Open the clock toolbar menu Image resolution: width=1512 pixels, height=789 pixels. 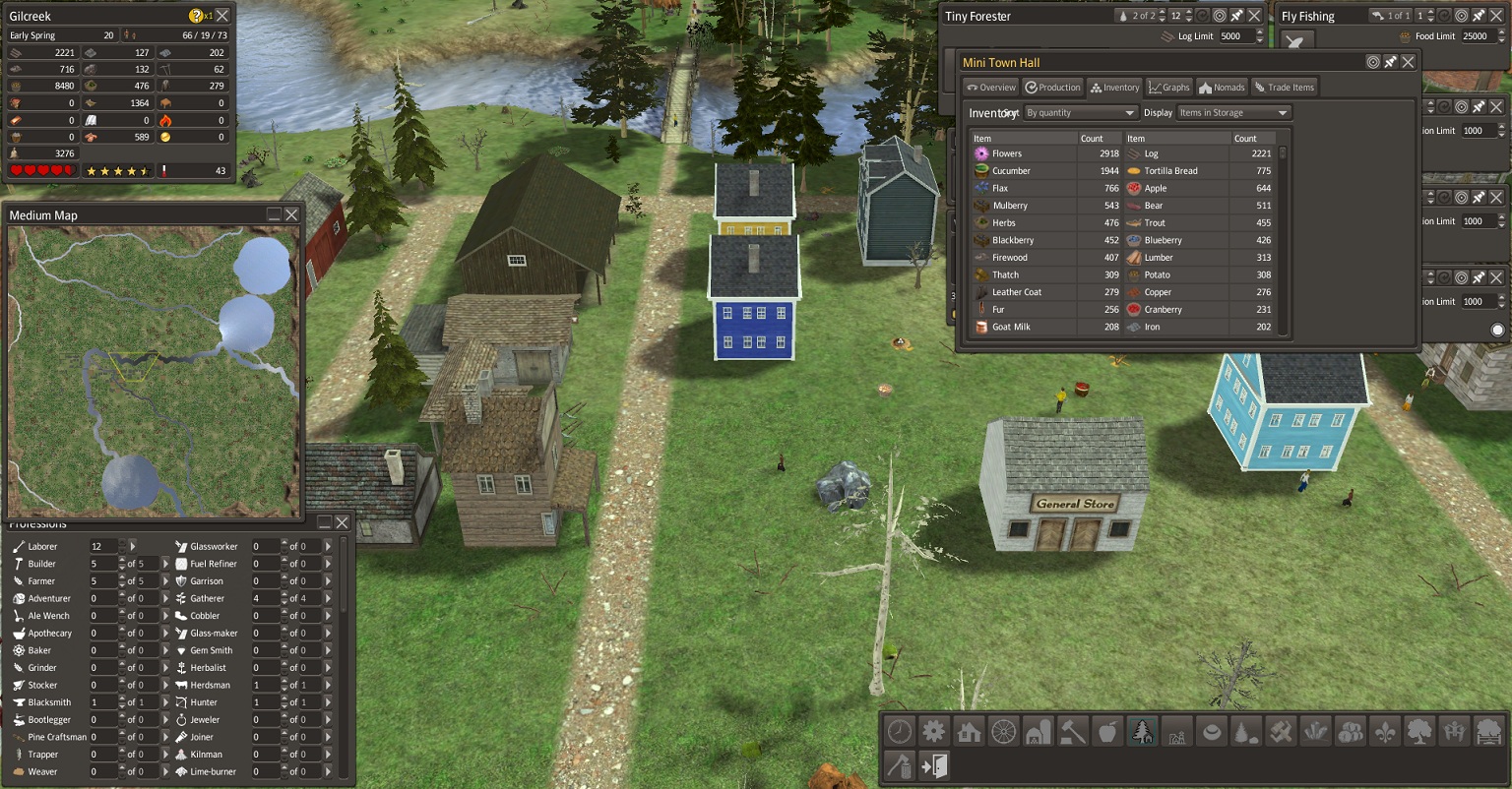click(x=900, y=731)
